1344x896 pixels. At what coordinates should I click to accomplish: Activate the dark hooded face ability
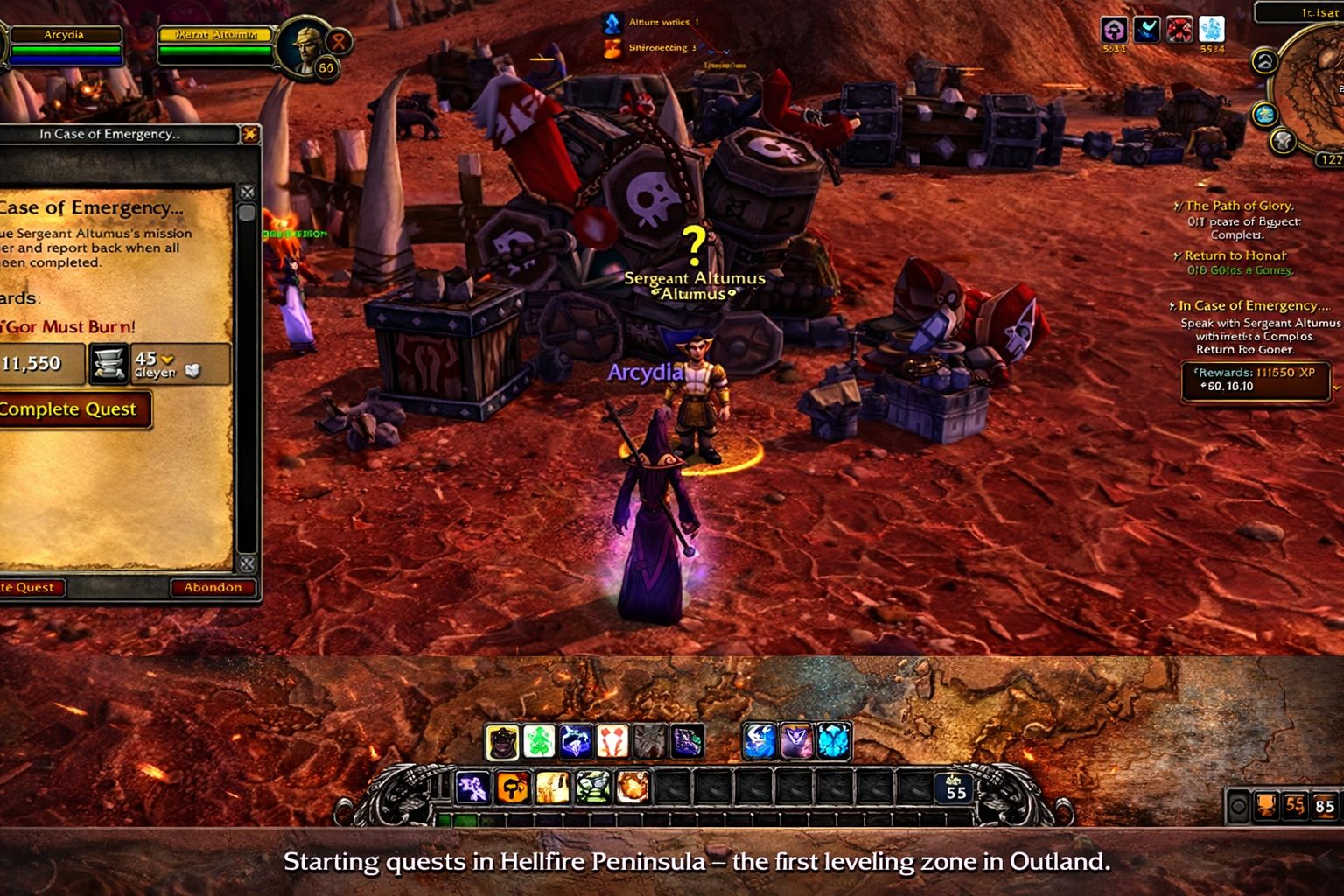[502, 742]
